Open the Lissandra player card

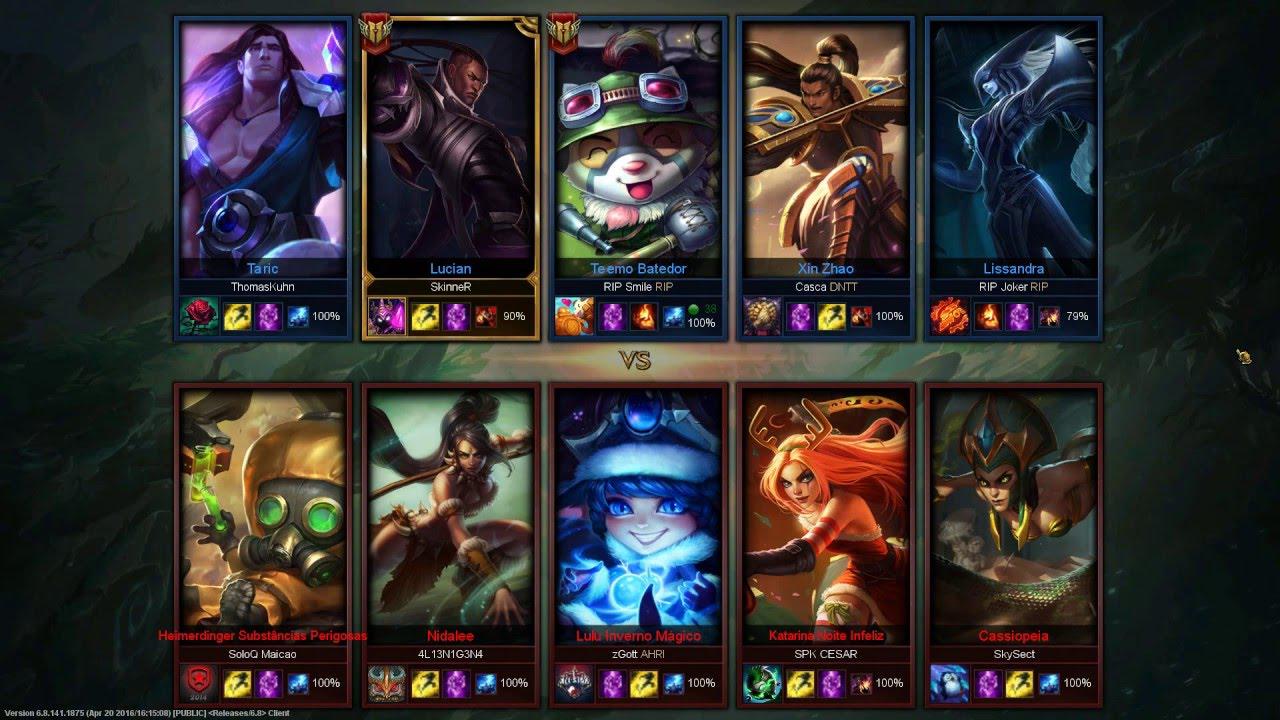pyautogui.click(x=1014, y=150)
